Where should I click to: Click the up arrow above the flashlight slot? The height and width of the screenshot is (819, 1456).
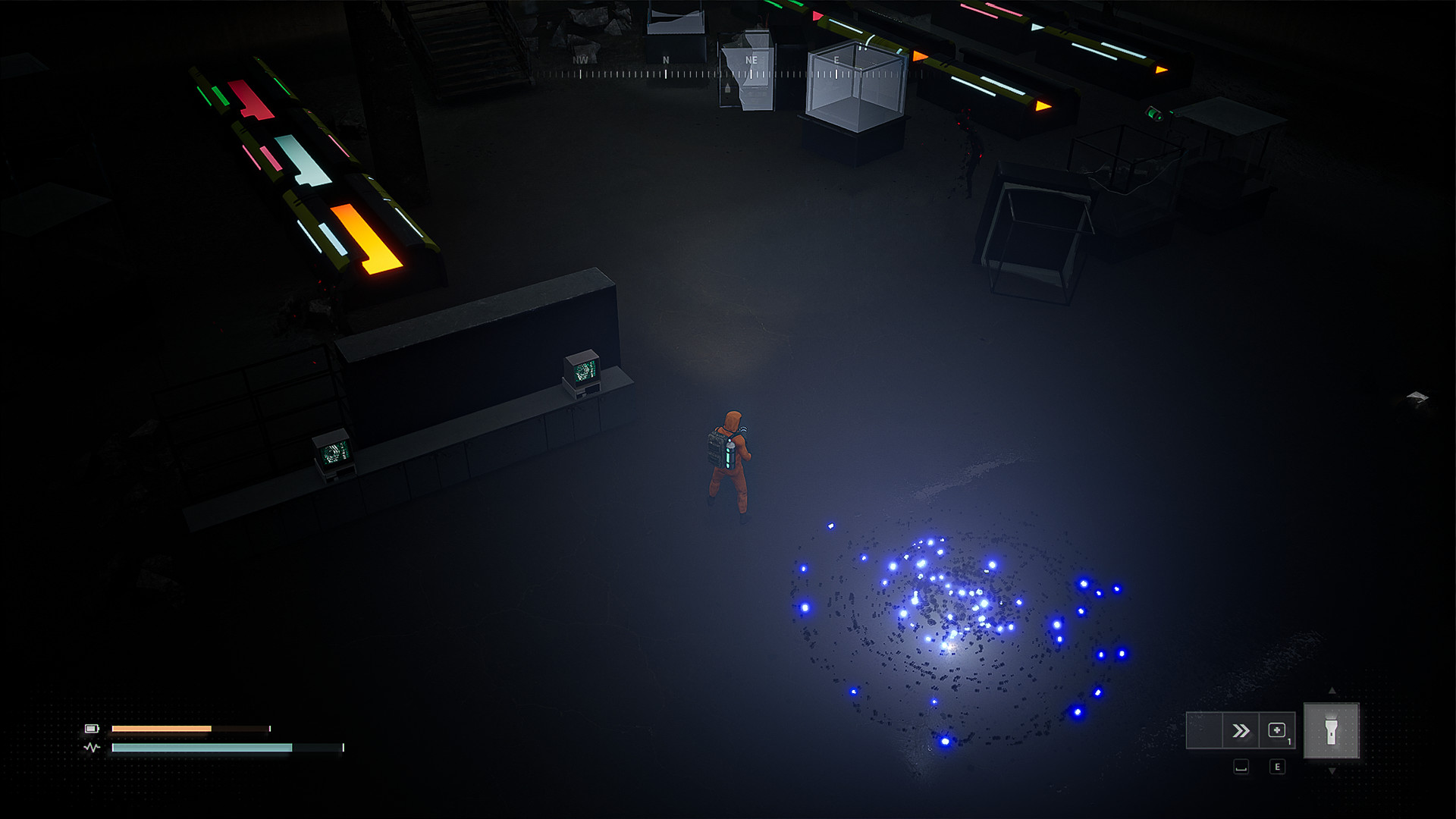pos(1332,691)
